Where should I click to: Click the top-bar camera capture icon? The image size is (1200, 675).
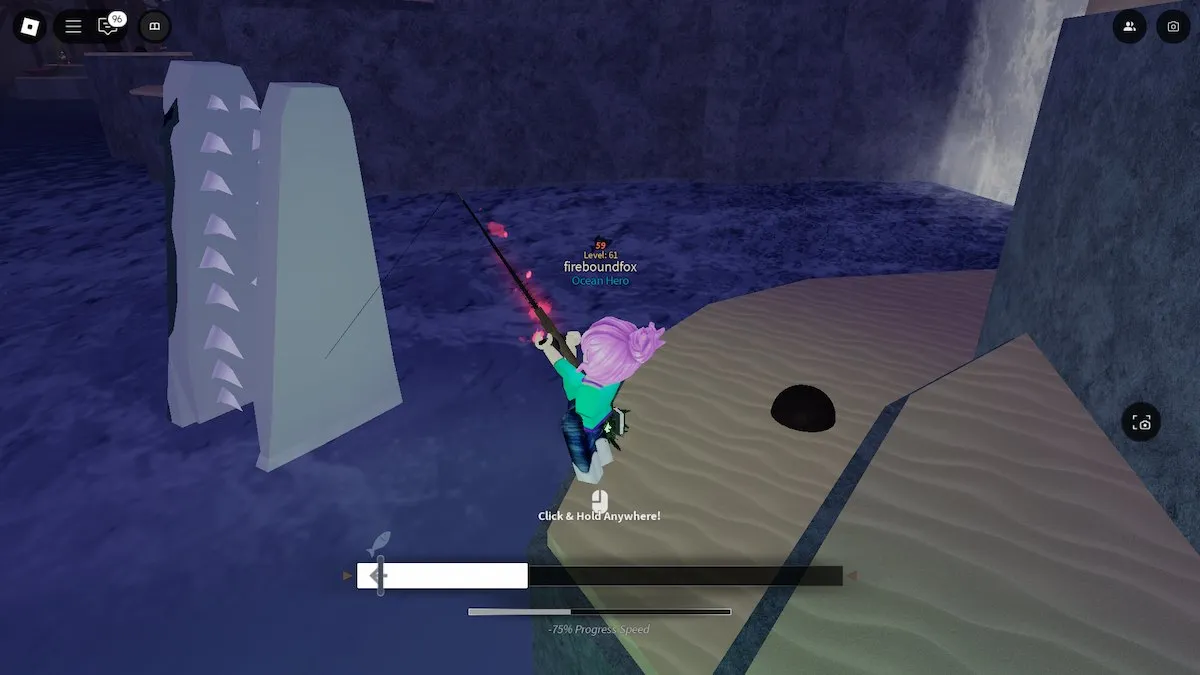pos(1173,27)
